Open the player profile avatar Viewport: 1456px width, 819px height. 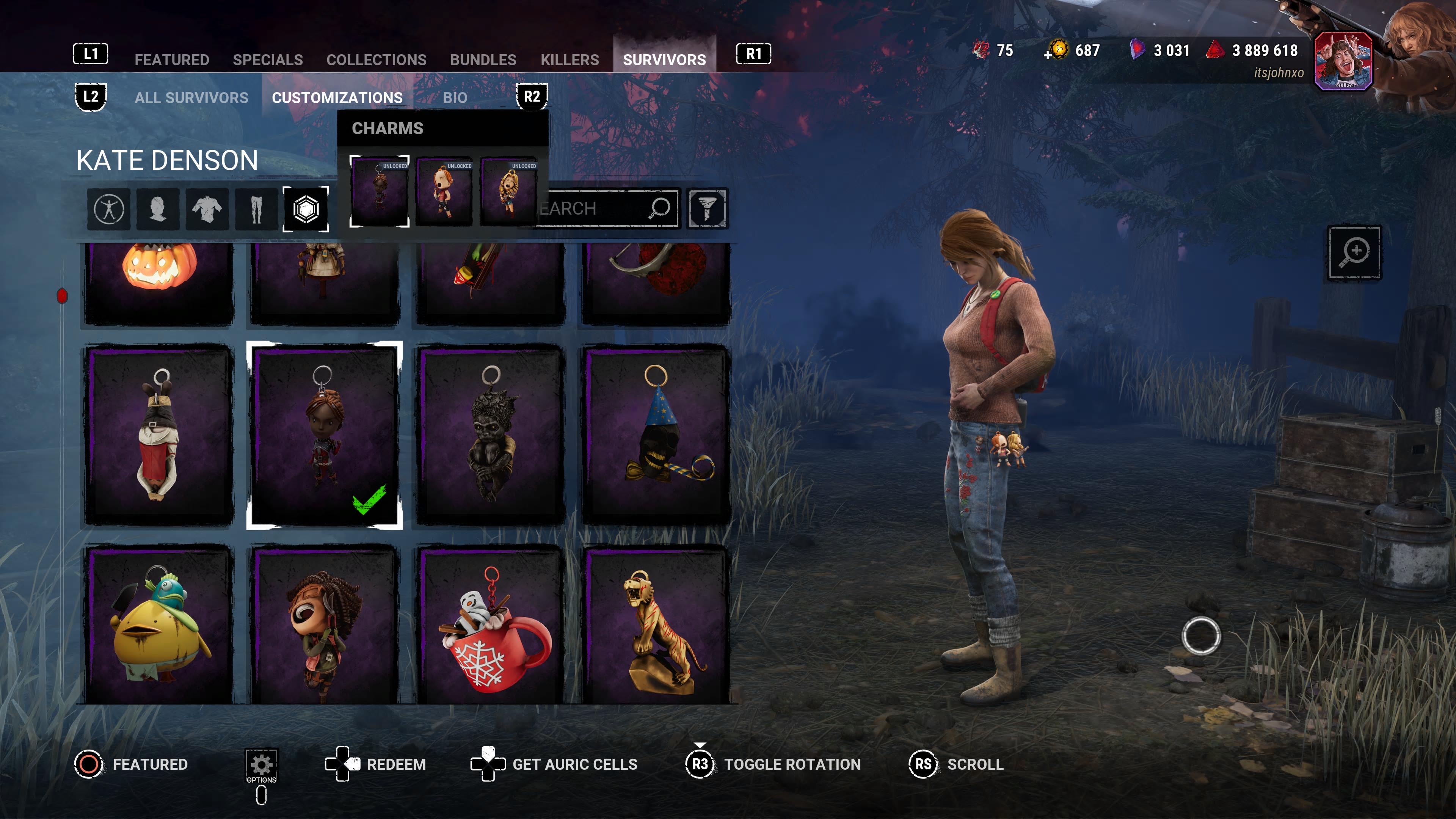pos(1343,61)
